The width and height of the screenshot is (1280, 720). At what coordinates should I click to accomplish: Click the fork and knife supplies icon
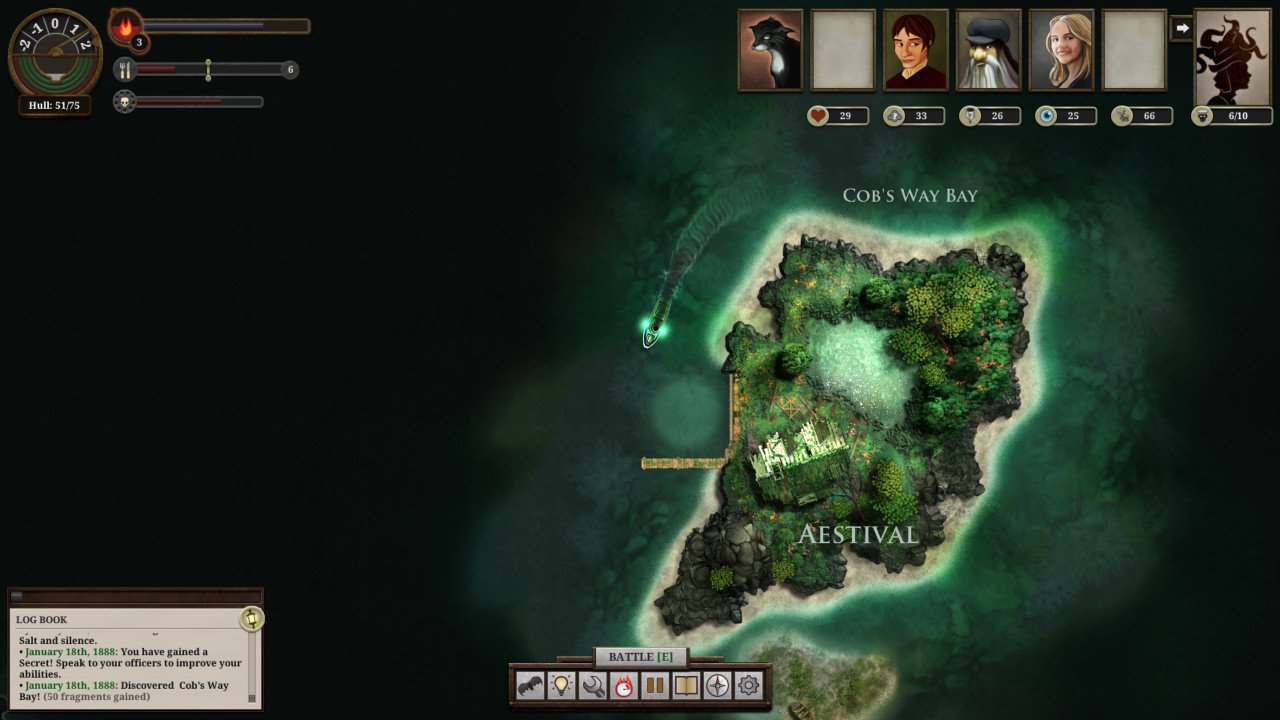click(125, 69)
